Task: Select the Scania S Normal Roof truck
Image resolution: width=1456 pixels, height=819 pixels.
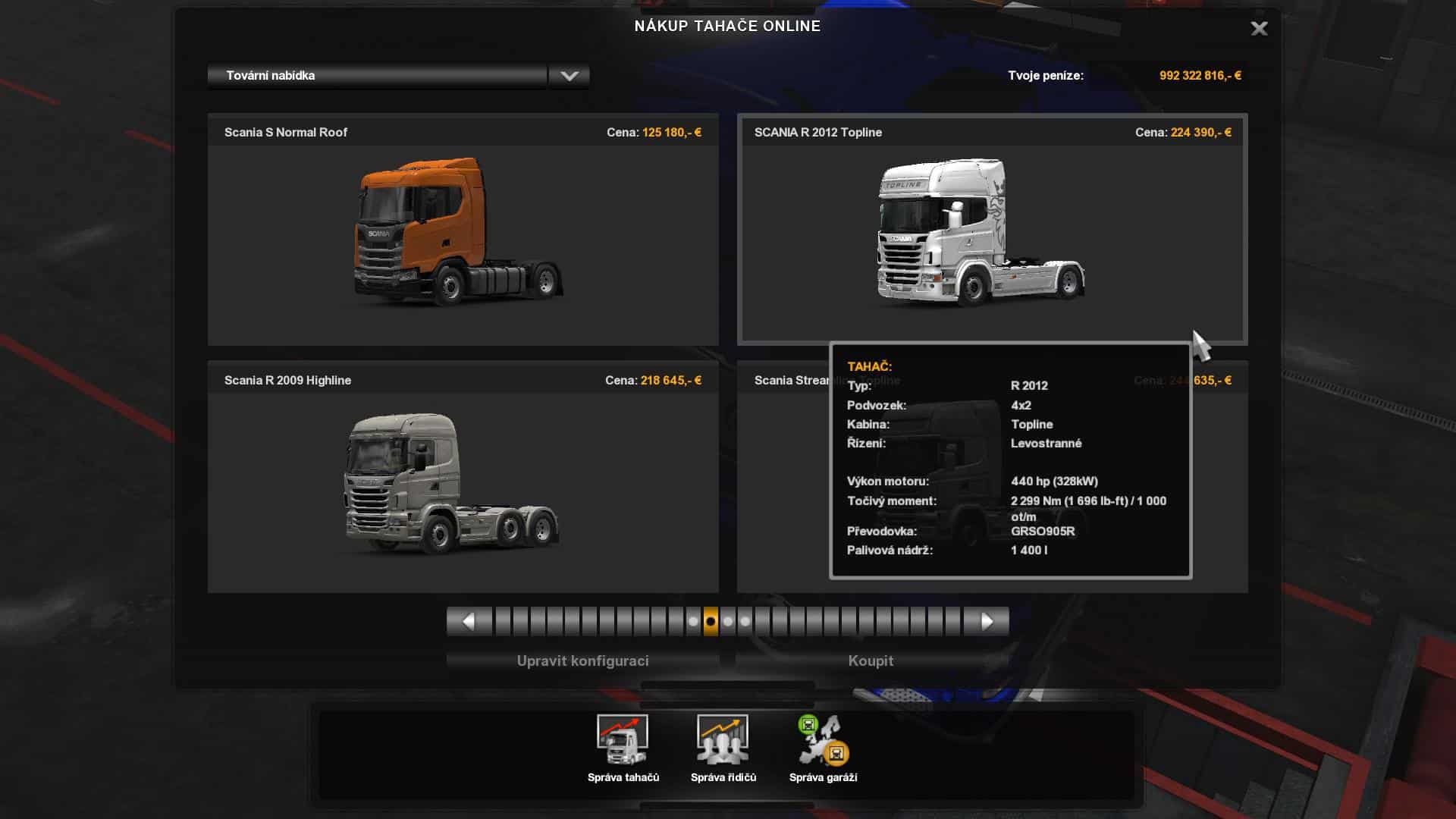Action: click(x=463, y=231)
